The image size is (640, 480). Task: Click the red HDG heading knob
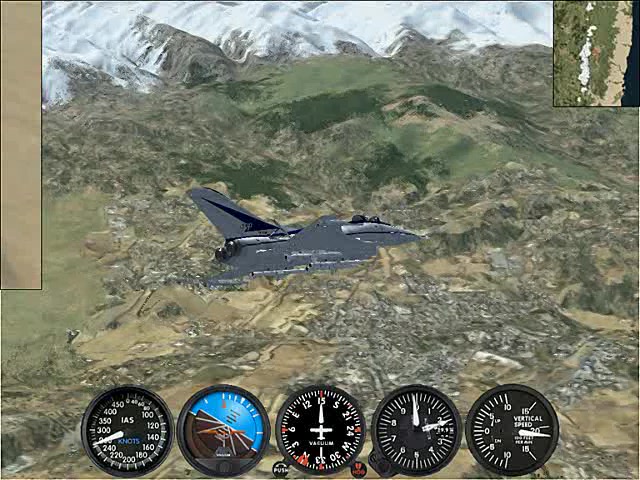coord(358,469)
